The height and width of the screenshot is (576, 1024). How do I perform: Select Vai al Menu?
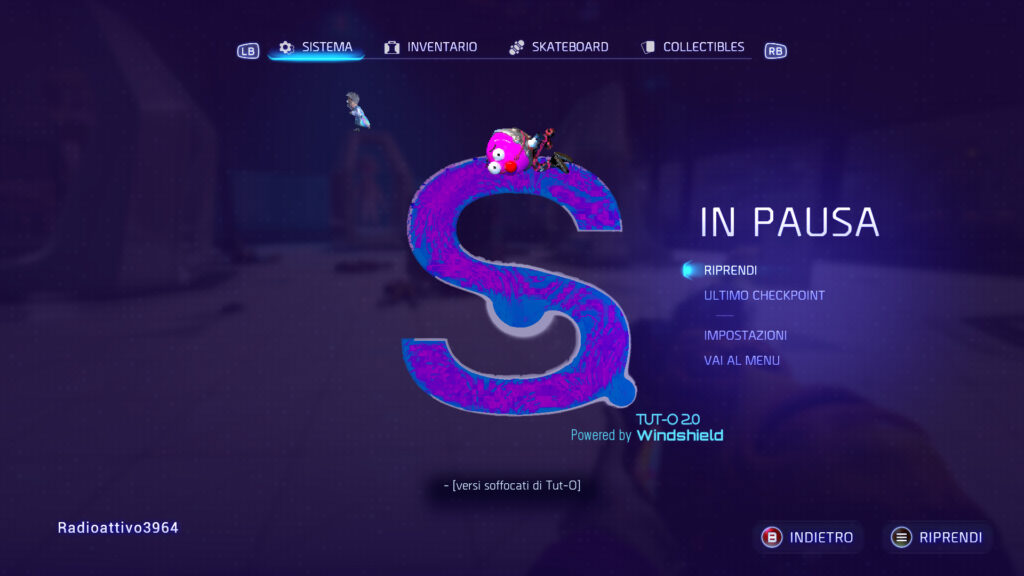click(x=741, y=360)
